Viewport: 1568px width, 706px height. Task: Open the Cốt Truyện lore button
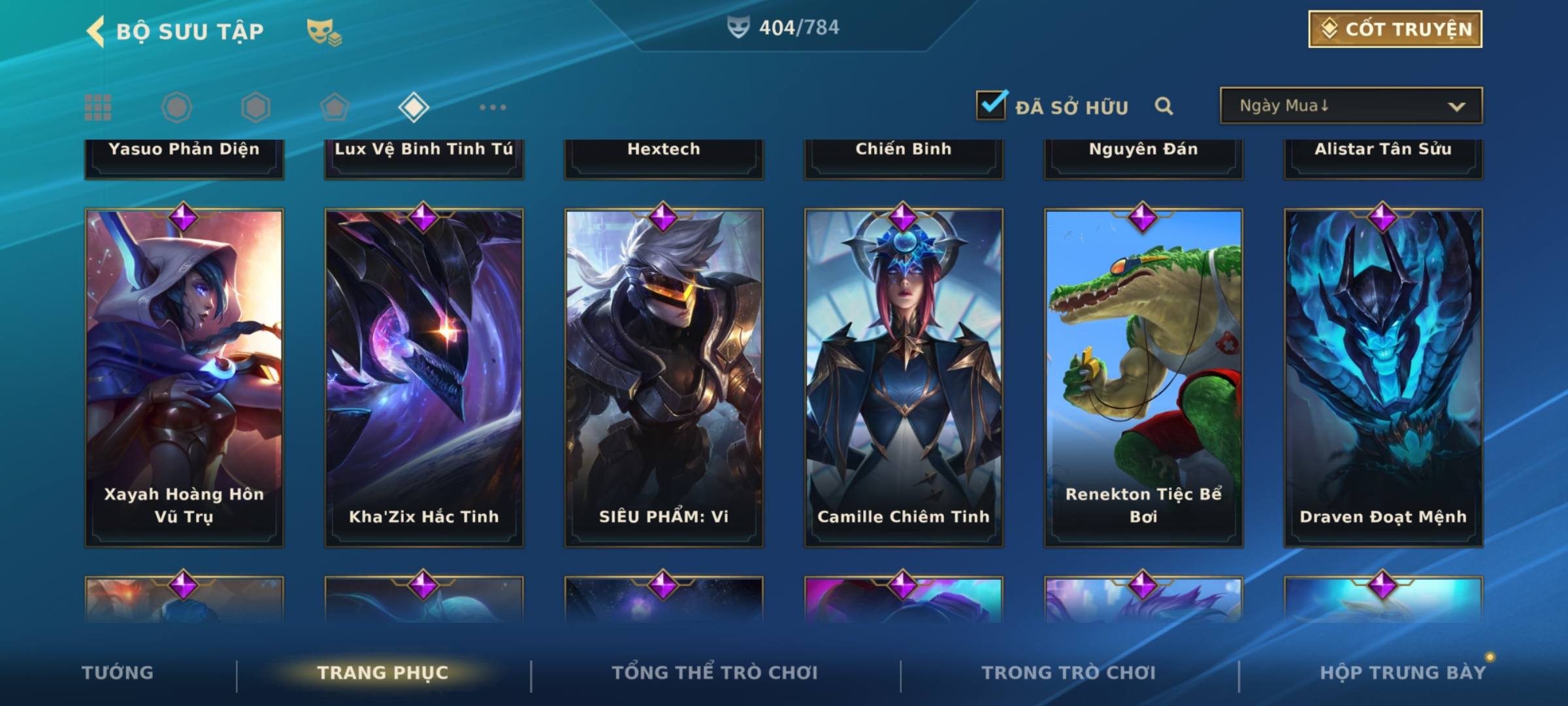[1395, 29]
